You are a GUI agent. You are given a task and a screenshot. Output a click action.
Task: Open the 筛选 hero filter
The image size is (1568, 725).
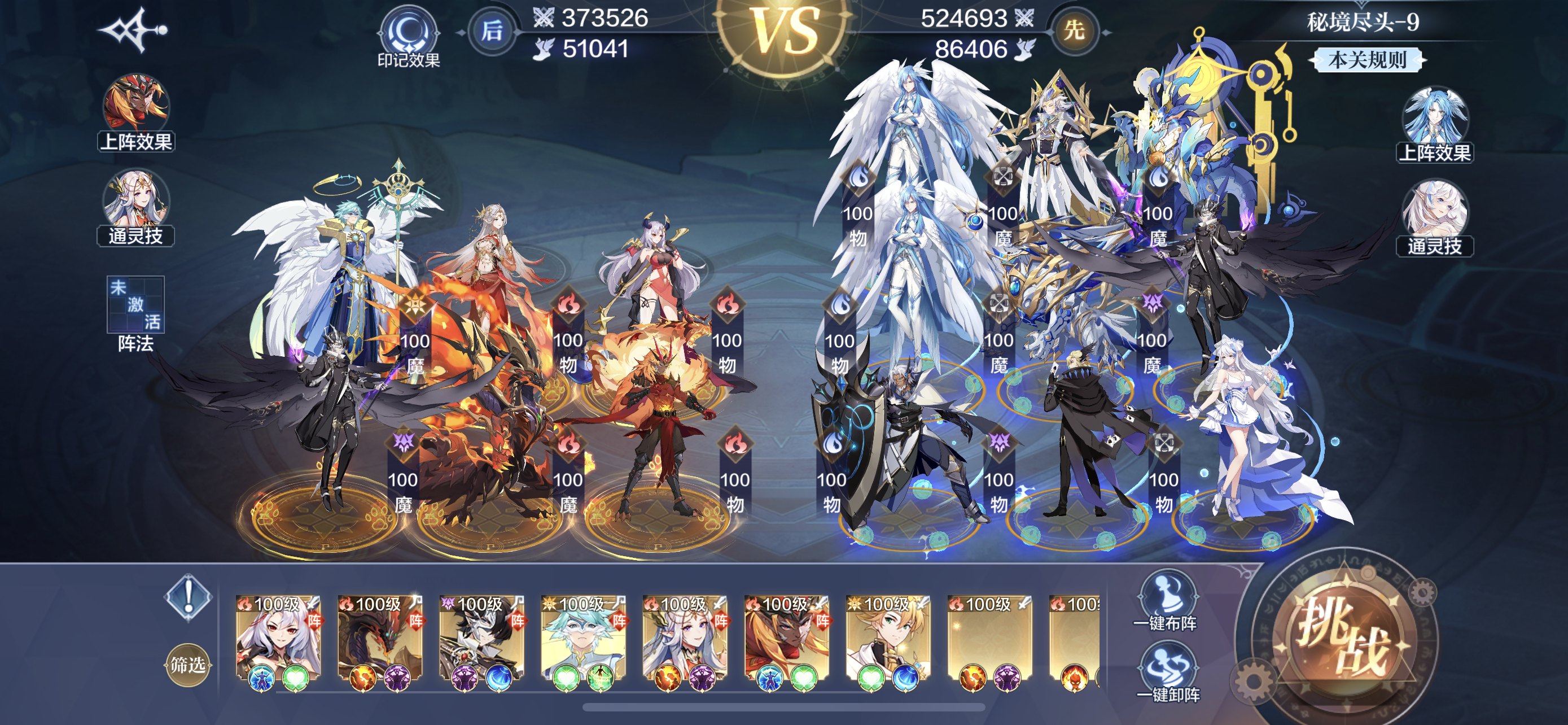click(x=187, y=665)
